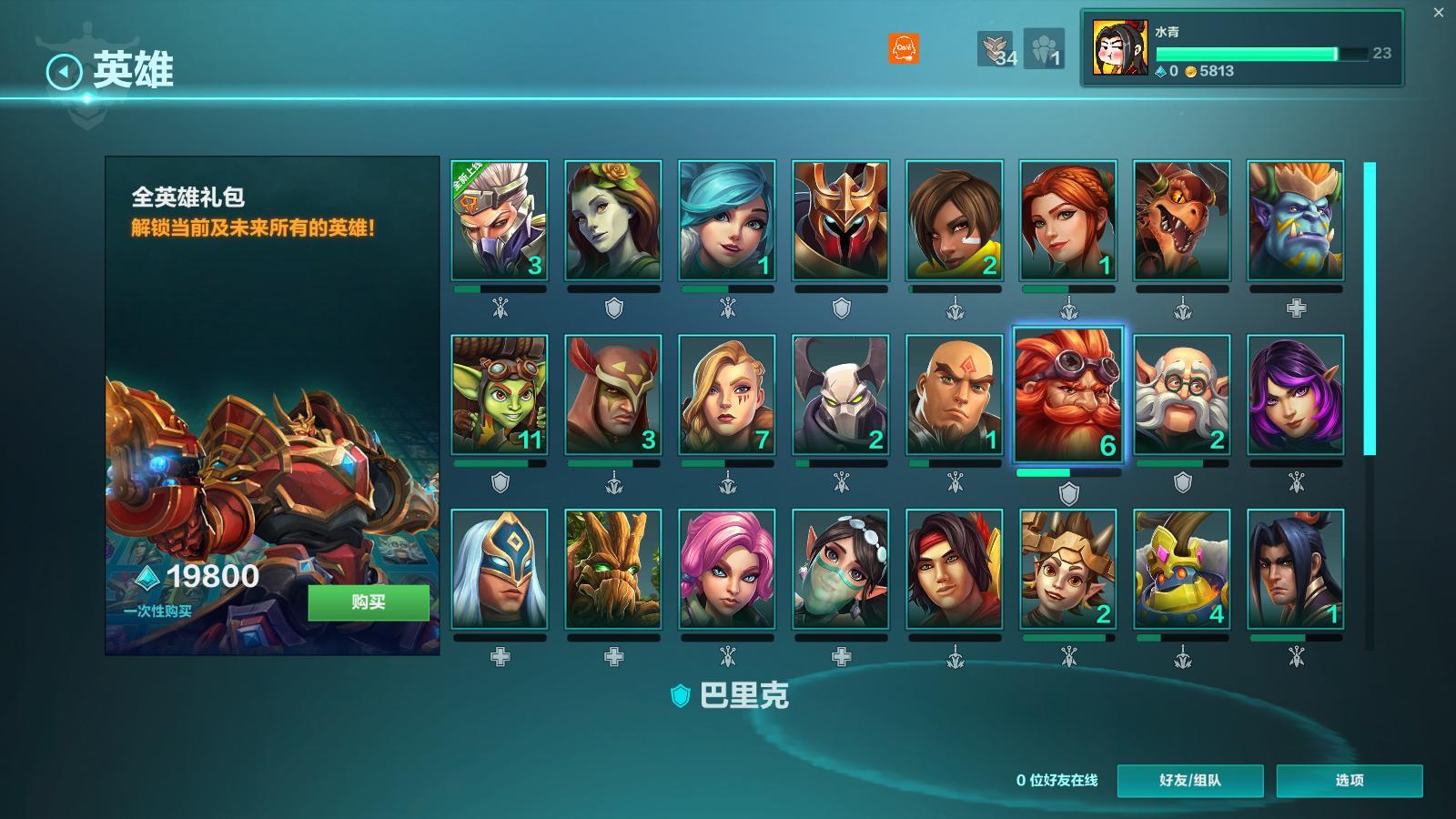Close the window with the top-right X
1456x819 pixels.
(1439, 13)
